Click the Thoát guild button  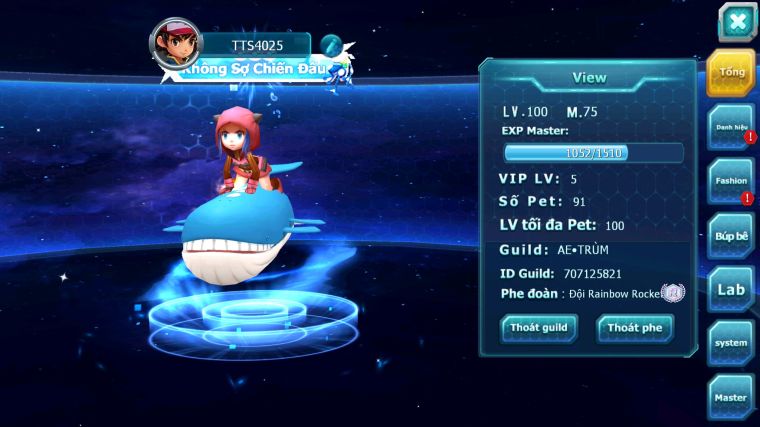point(539,328)
